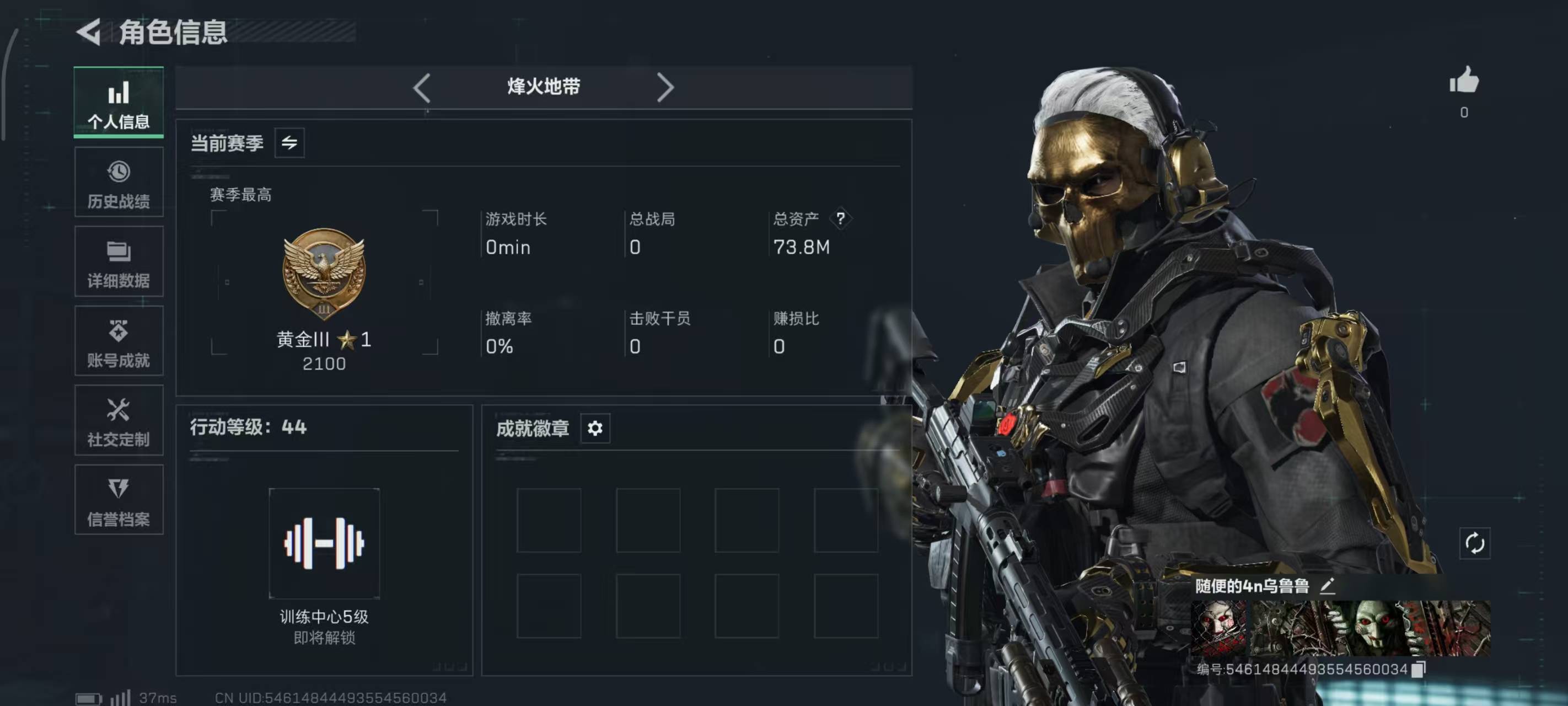Viewport: 1568px width, 706px height.
Task: Click the 黄金III rank emblem
Action: 324,274
